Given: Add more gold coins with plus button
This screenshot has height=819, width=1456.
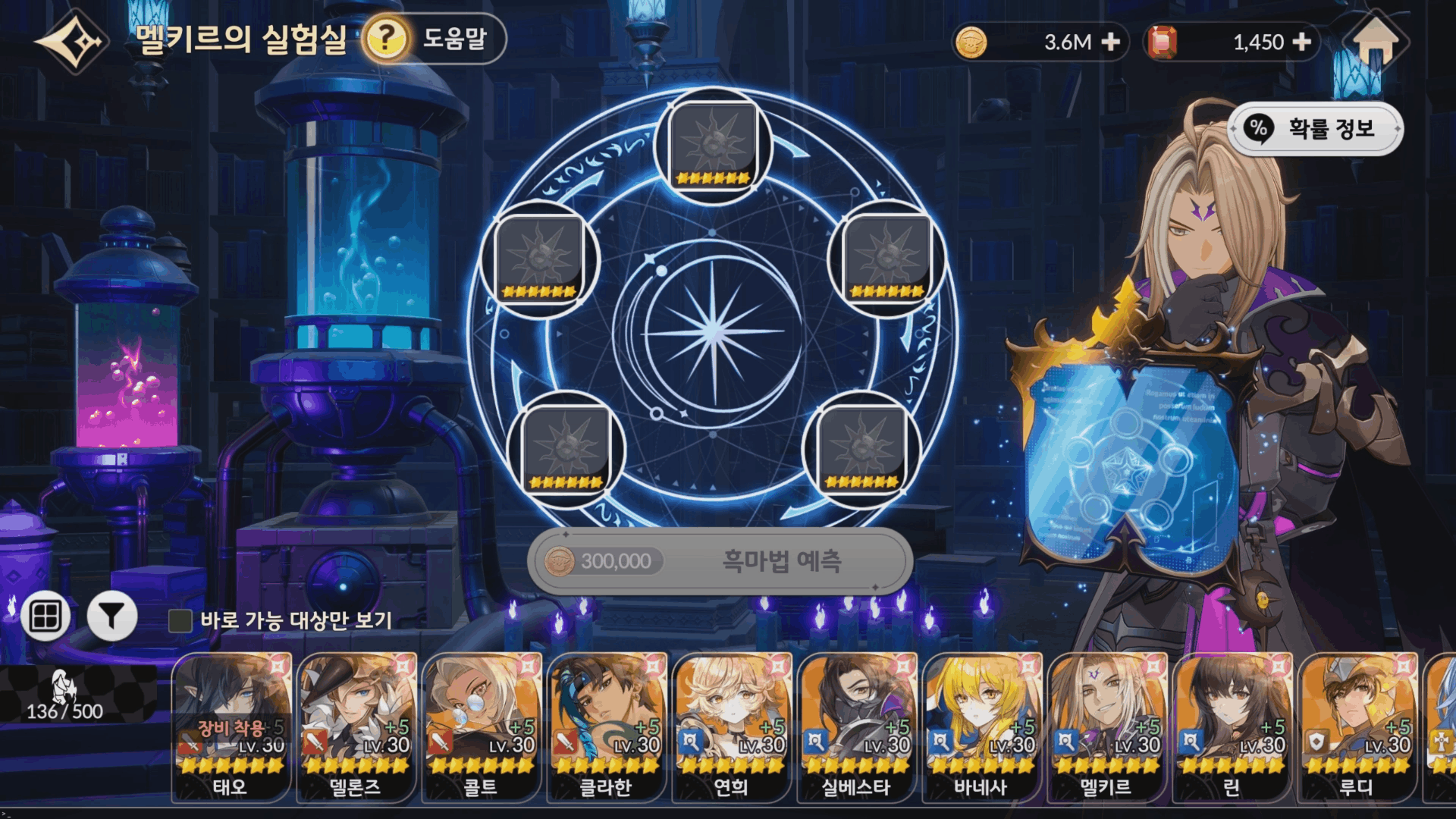Looking at the screenshot, I should point(1110,42).
